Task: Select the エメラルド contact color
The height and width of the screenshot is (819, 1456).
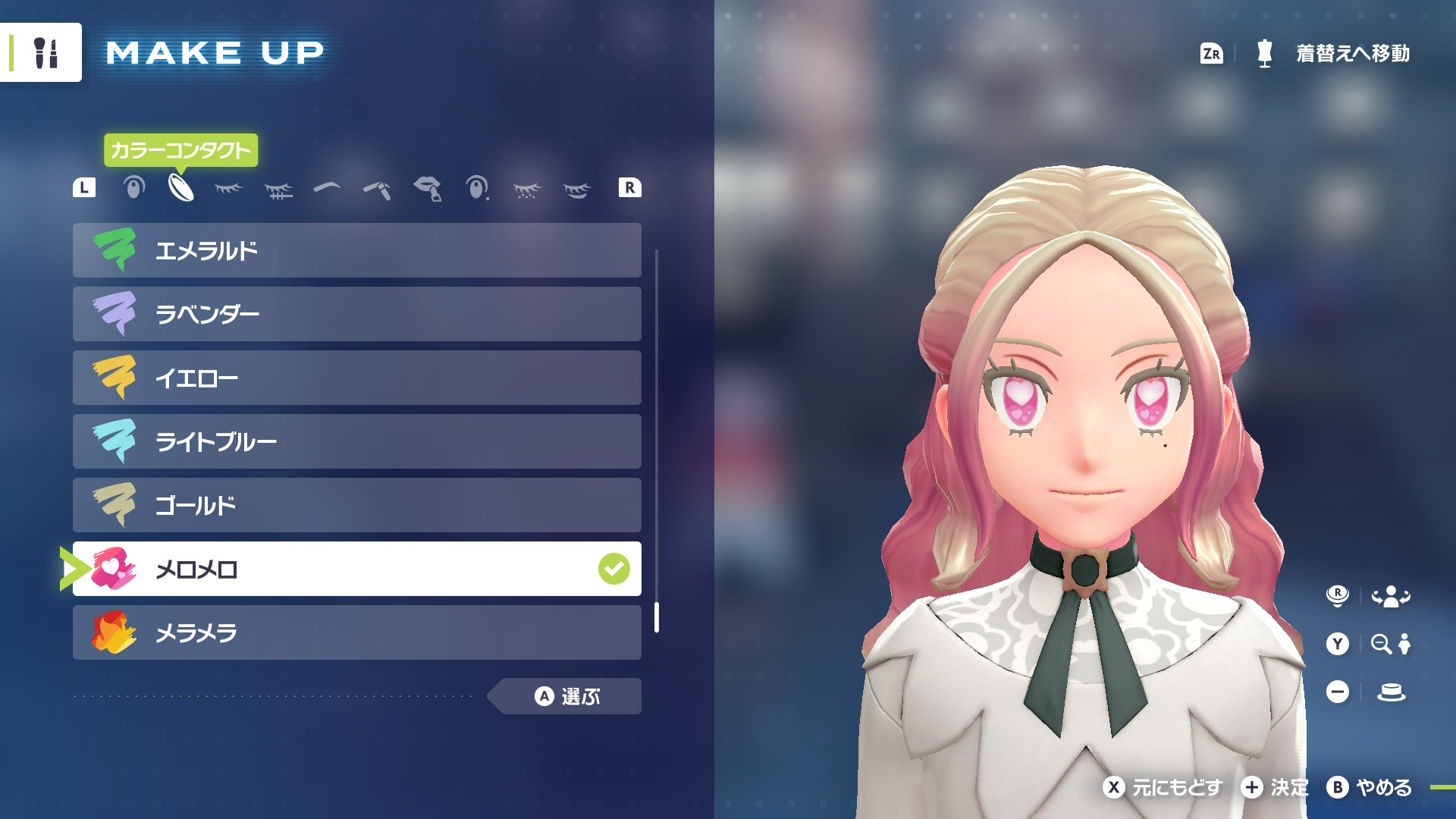Action: coord(356,250)
